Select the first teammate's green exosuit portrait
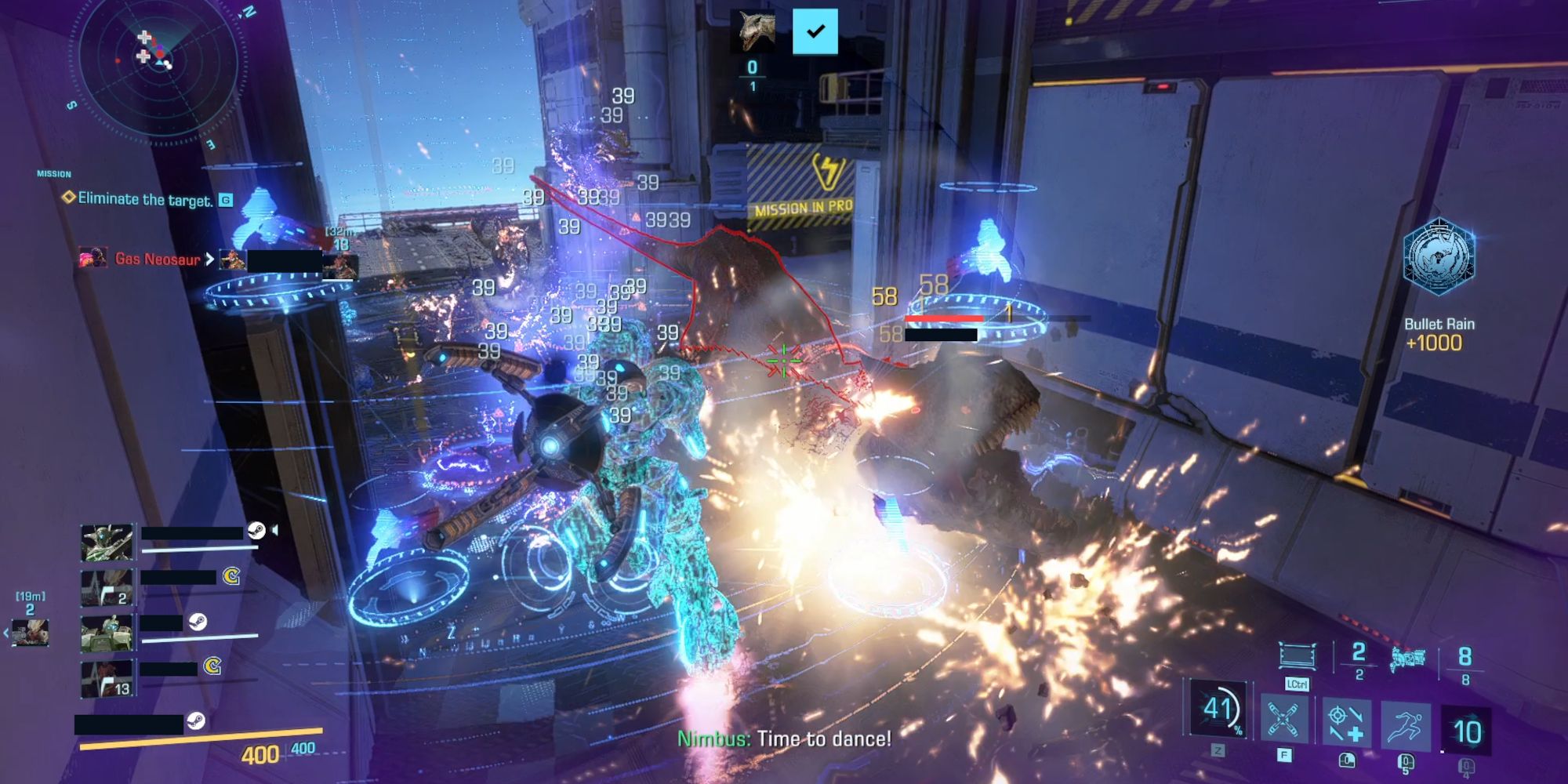The image size is (1568, 784). (x=107, y=543)
